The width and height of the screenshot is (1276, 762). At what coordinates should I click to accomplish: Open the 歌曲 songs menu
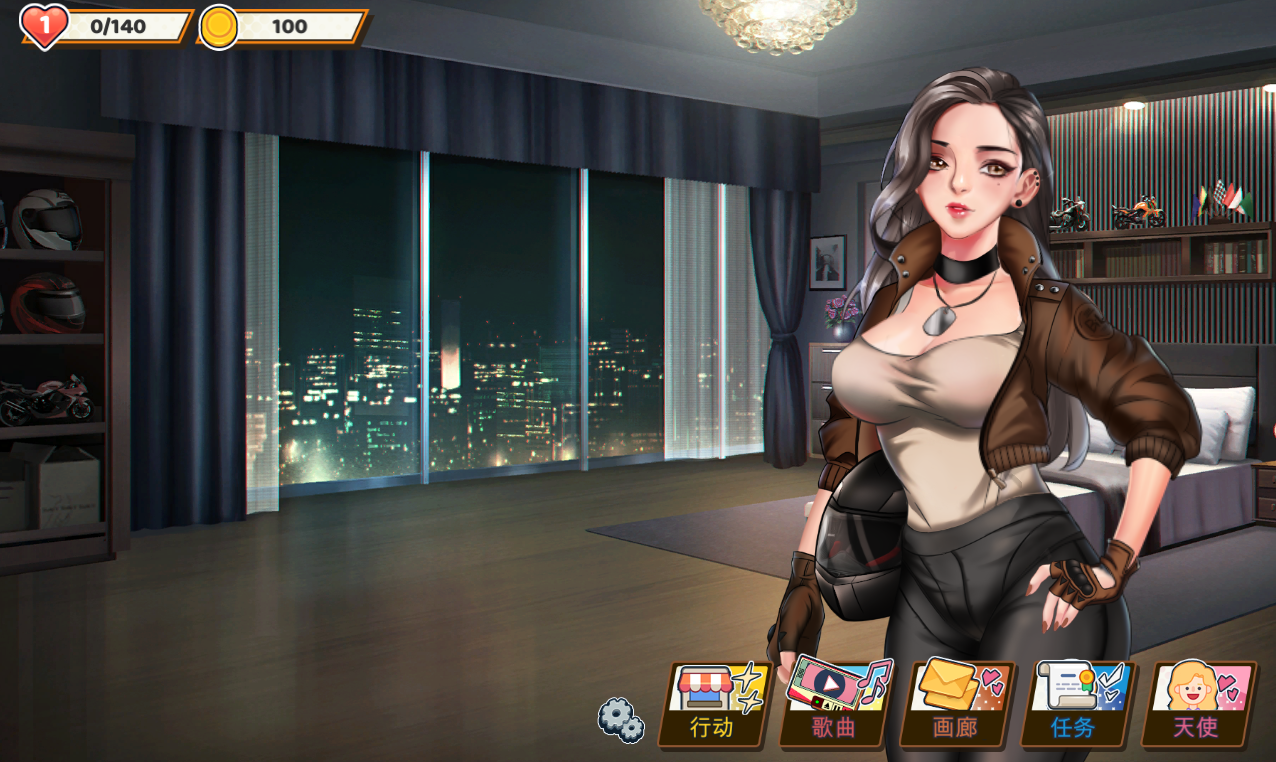pyautogui.click(x=835, y=704)
